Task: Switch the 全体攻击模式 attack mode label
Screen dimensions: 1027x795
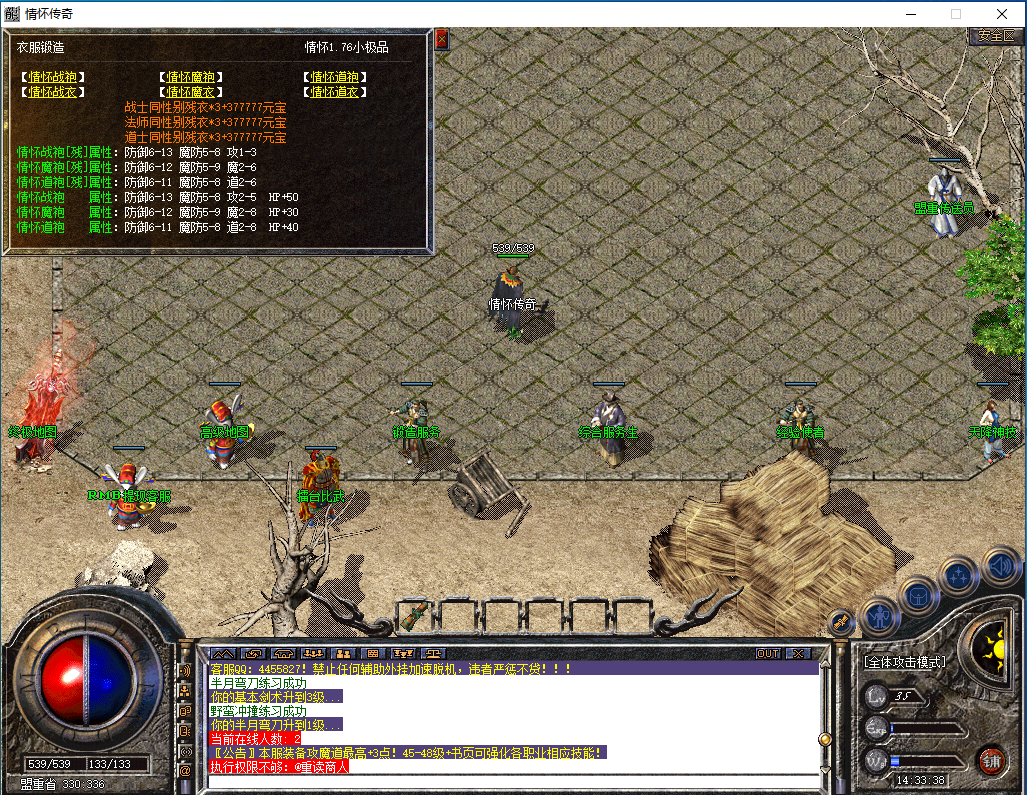Action: 906,662
